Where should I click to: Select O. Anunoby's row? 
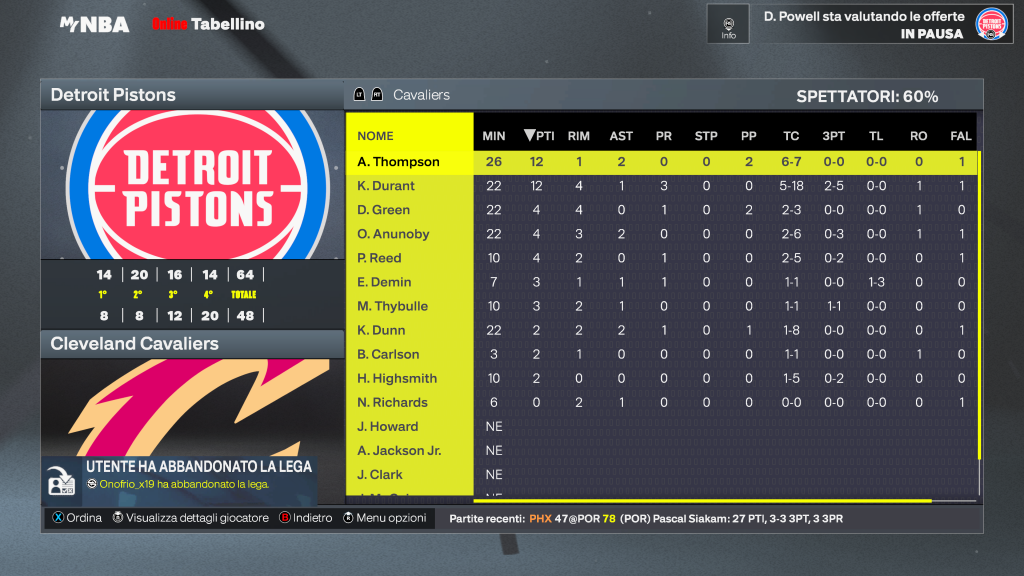pyautogui.click(x=393, y=234)
